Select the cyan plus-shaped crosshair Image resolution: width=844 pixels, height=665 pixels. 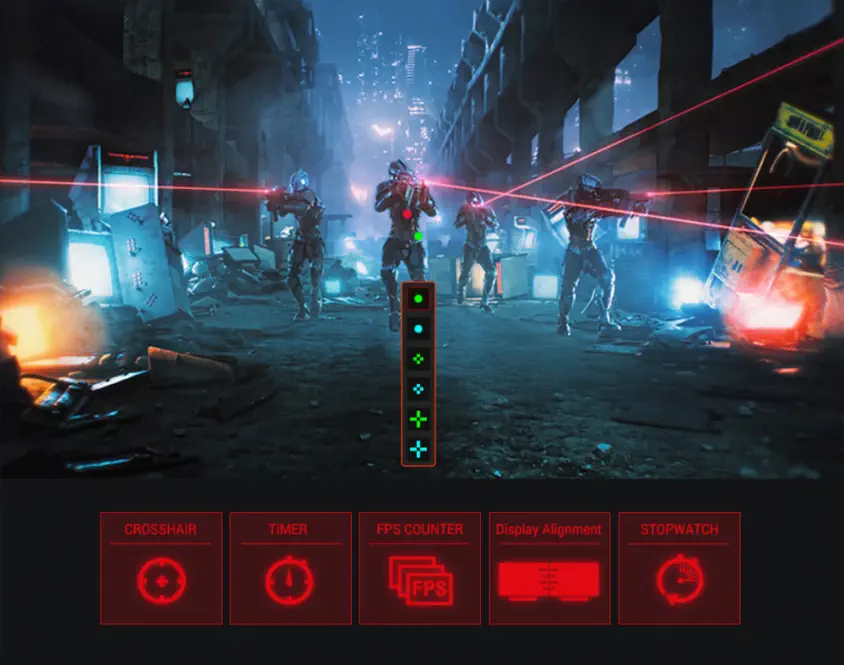click(418, 449)
